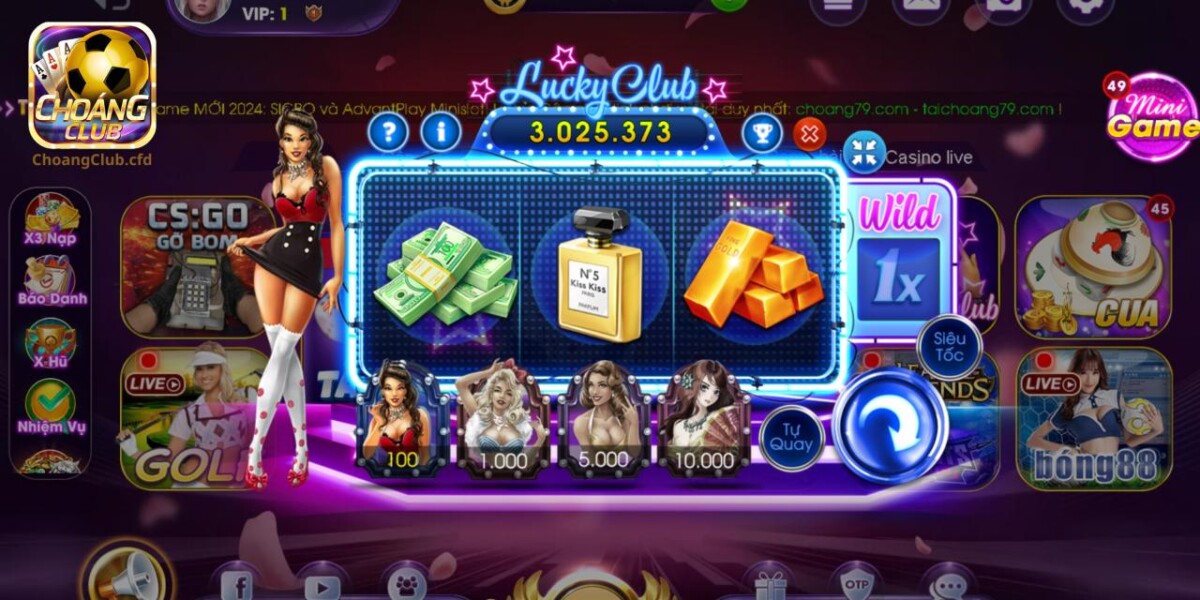Open the X-Hũ jackpot event
Image resolution: width=1200 pixels, height=600 pixels.
click(50, 343)
